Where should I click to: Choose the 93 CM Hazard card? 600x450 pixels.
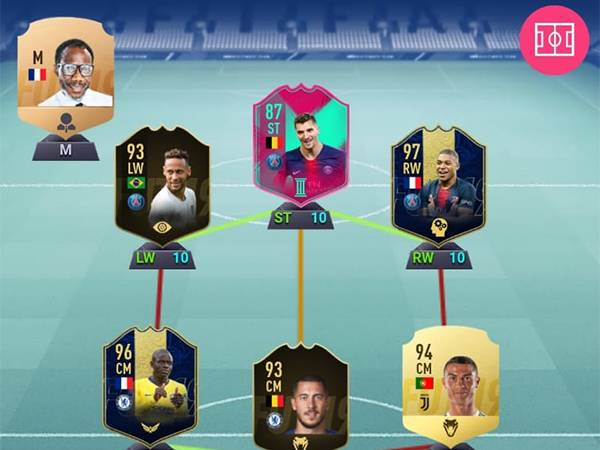(300, 395)
